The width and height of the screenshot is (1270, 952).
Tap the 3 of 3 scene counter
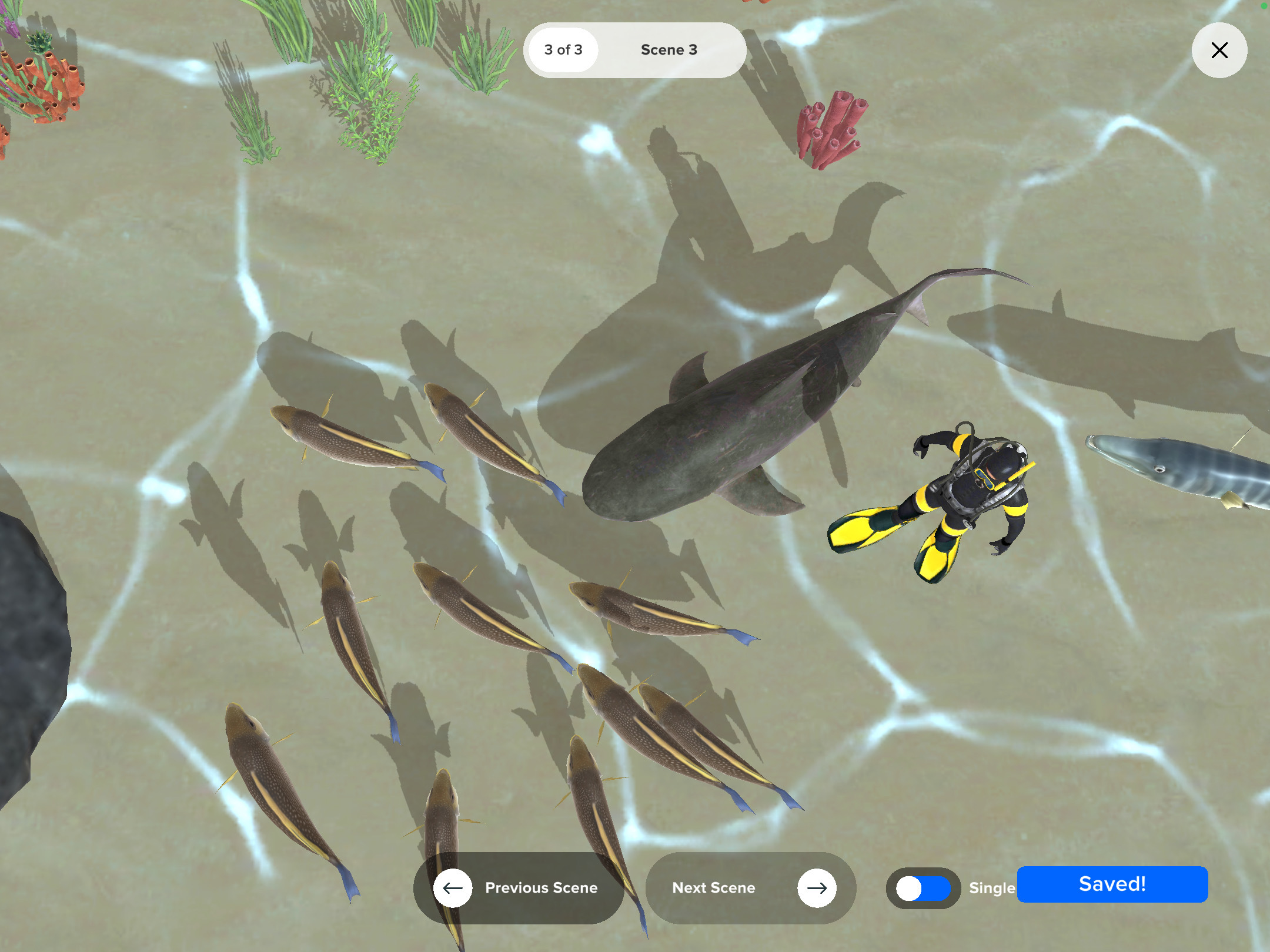[x=563, y=50]
